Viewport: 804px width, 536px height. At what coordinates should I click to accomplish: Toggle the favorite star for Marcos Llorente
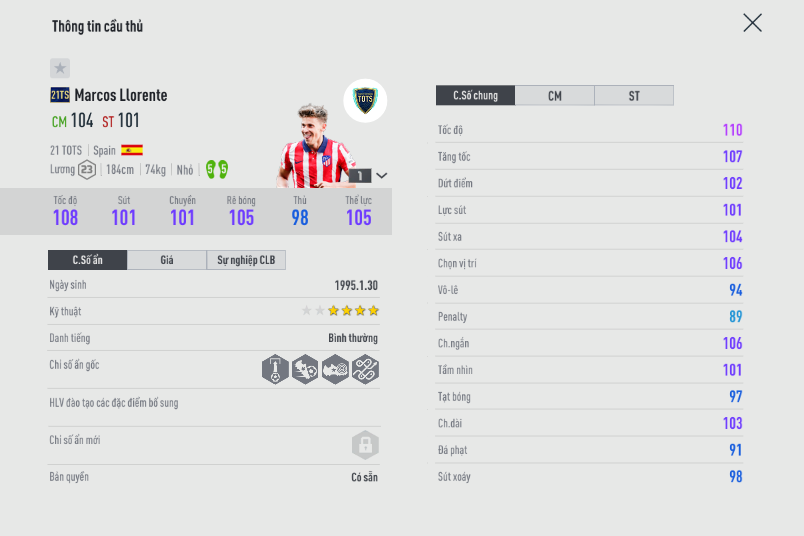60,68
